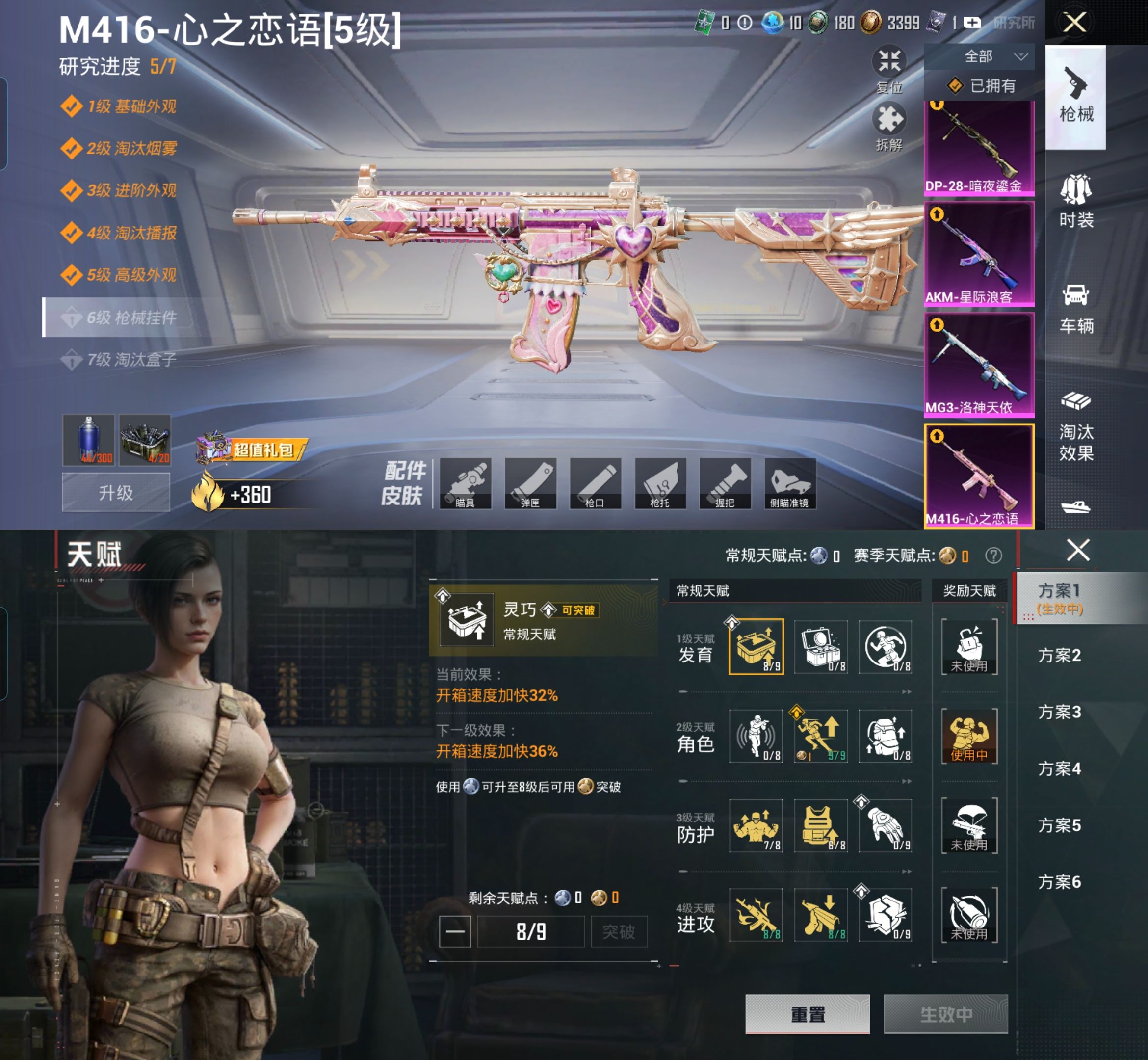Click the 重置 reset talents button
1148x1060 pixels.
(x=807, y=1014)
